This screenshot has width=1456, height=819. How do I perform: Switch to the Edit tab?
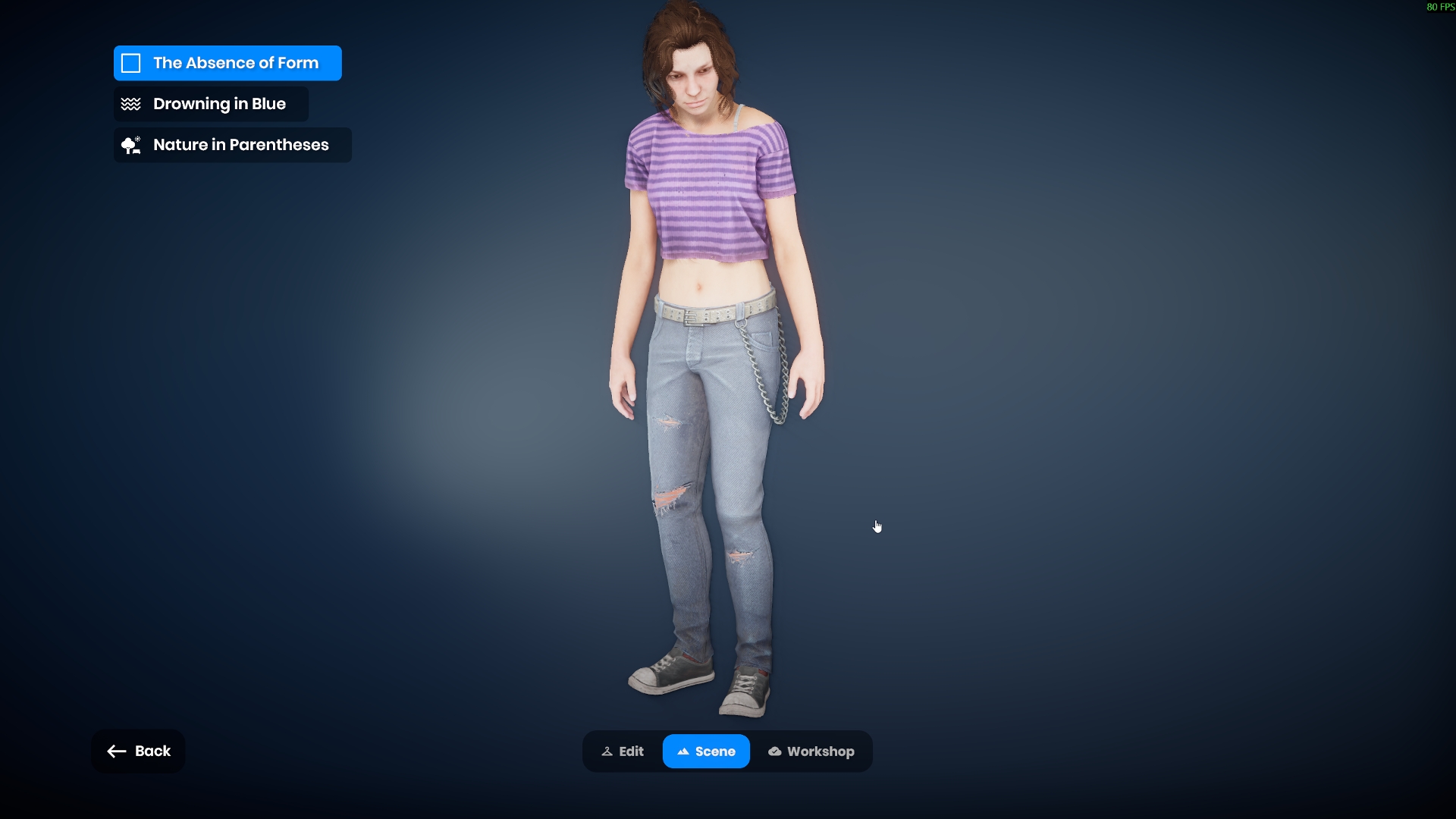(623, 752)
